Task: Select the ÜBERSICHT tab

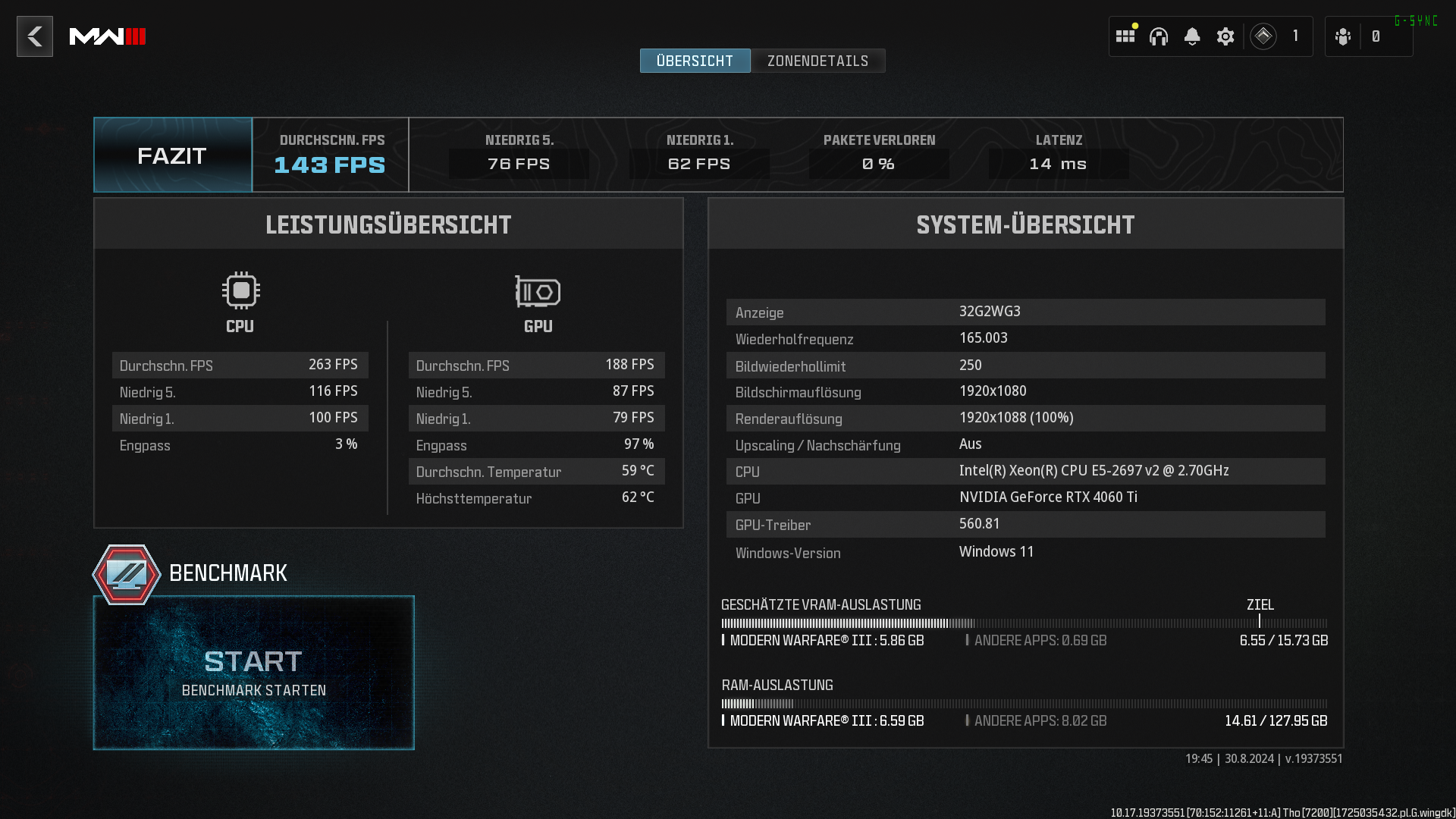Action: [x=695, y=61]
